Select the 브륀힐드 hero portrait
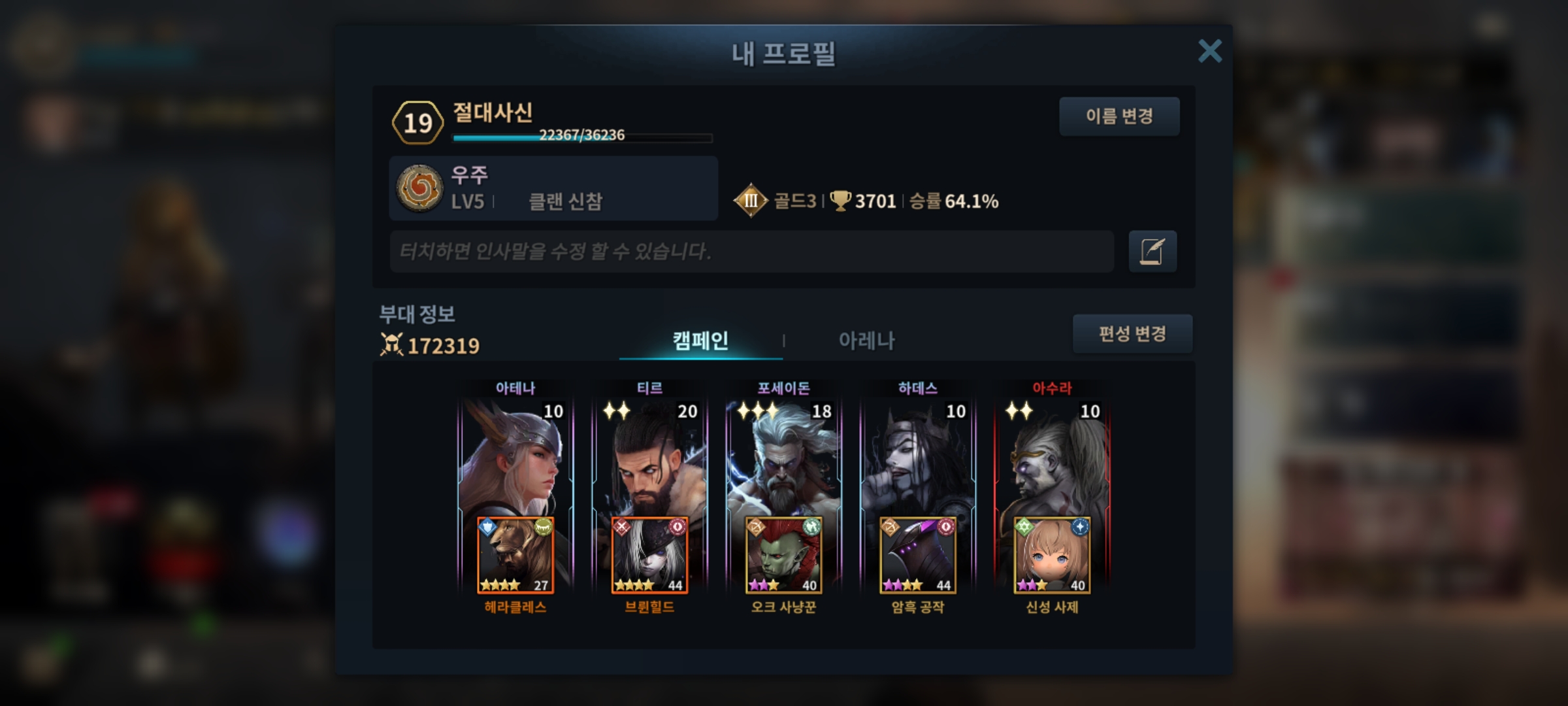The image size is (1568, 706). [x=649, y=556]
